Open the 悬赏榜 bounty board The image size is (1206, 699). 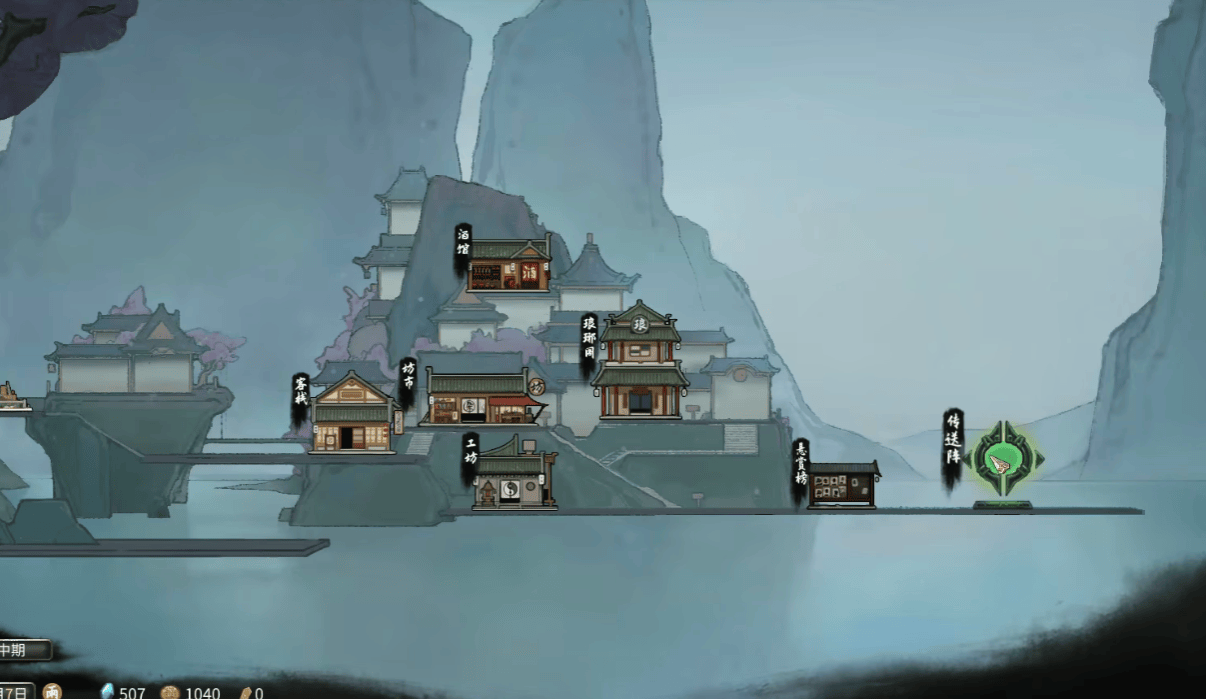tap(843, 485)
